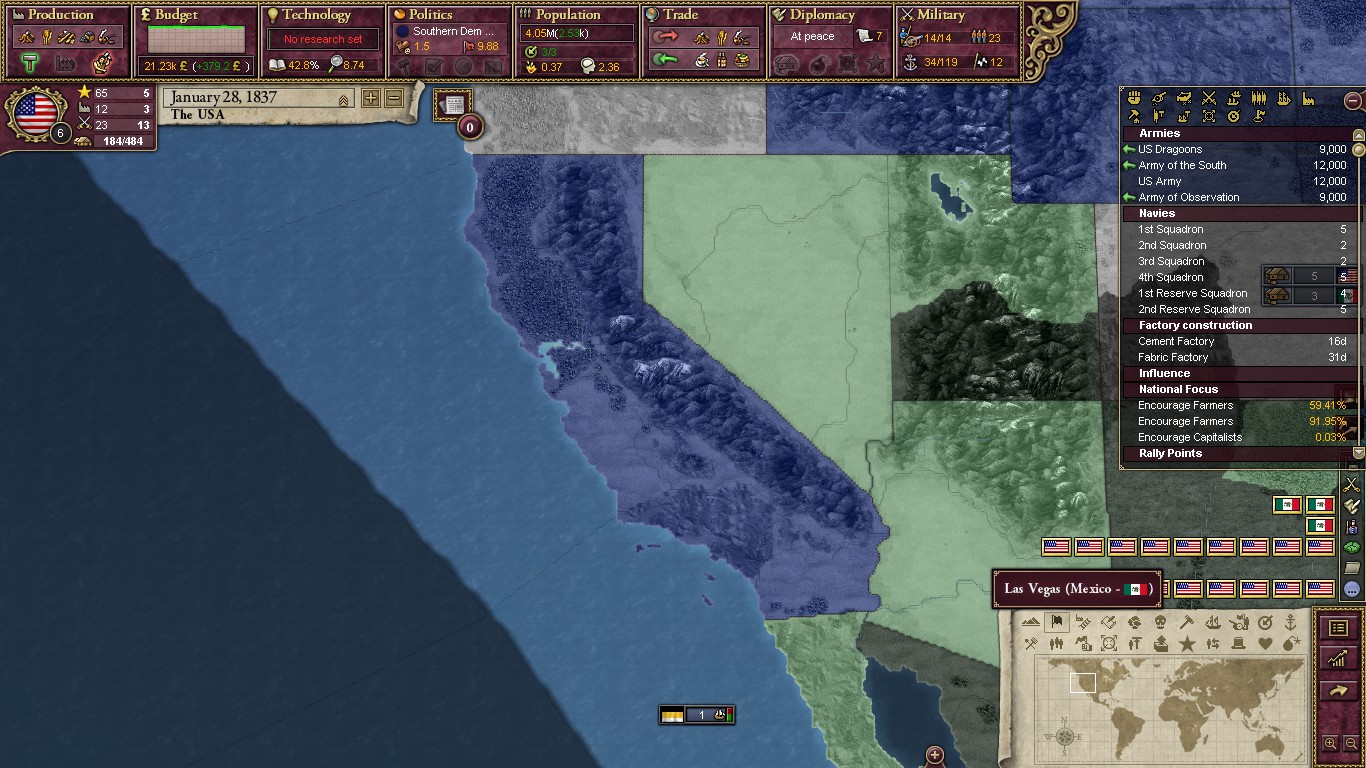The image size is (1366, 768).
Task: Click the infrastructure railroad map mode icon
Action: point(1082,621)
